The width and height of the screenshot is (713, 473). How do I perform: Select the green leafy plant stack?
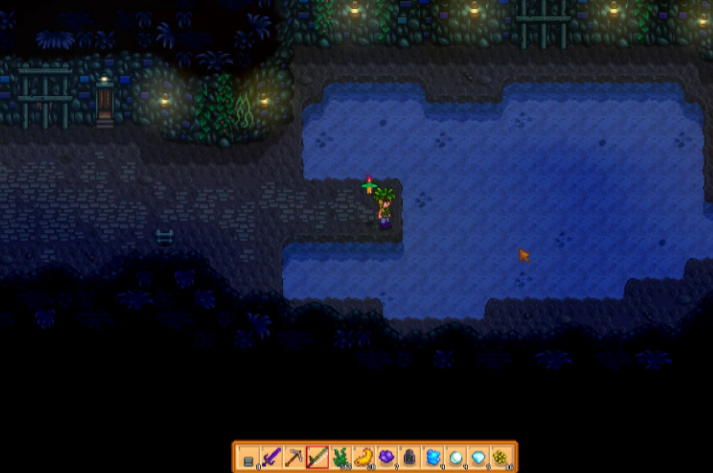[341, 458]
